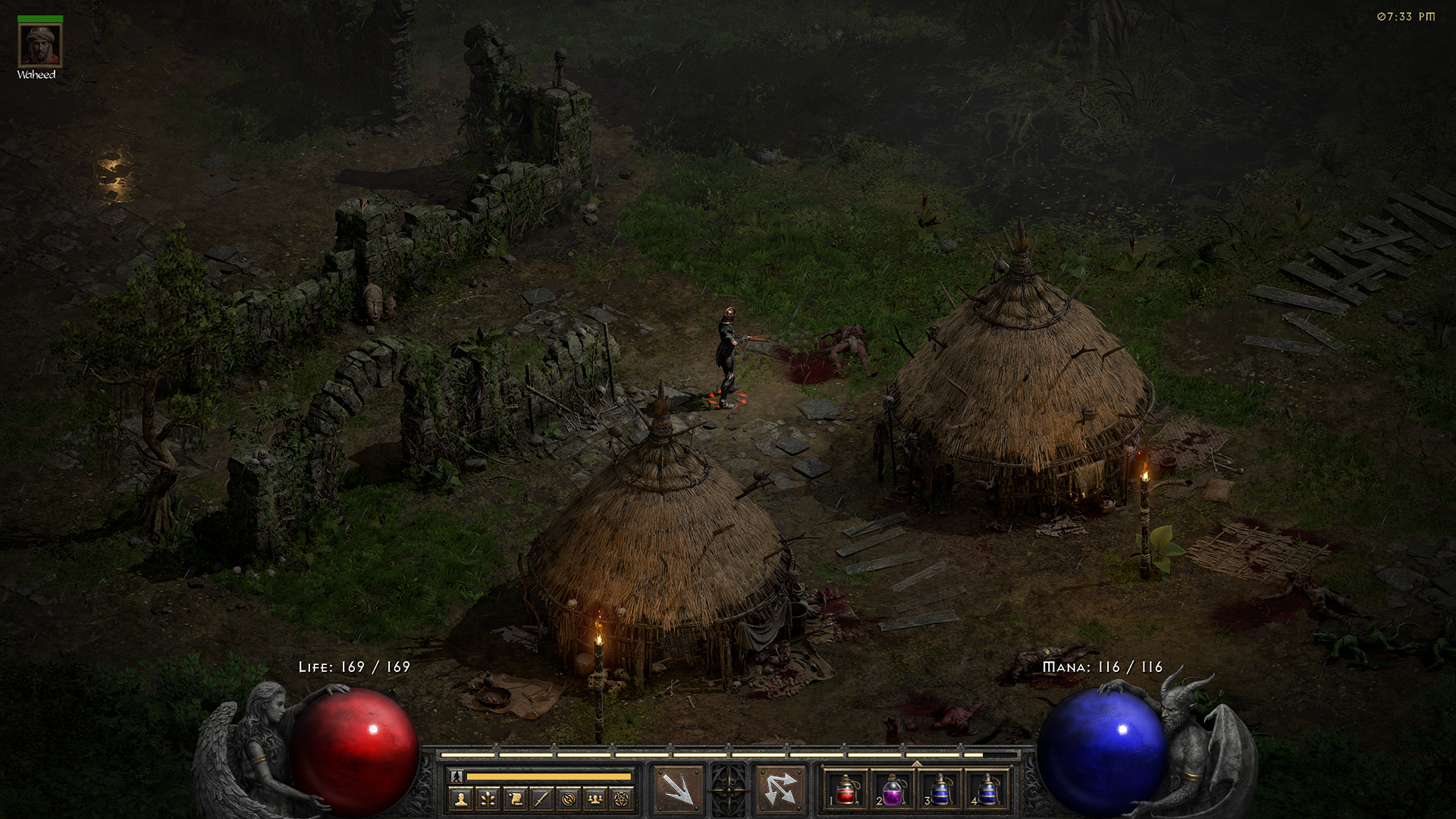1456x819 pixels.
Task: Click the sword icon in the mini panel
Action: click(x=541, y=799)
